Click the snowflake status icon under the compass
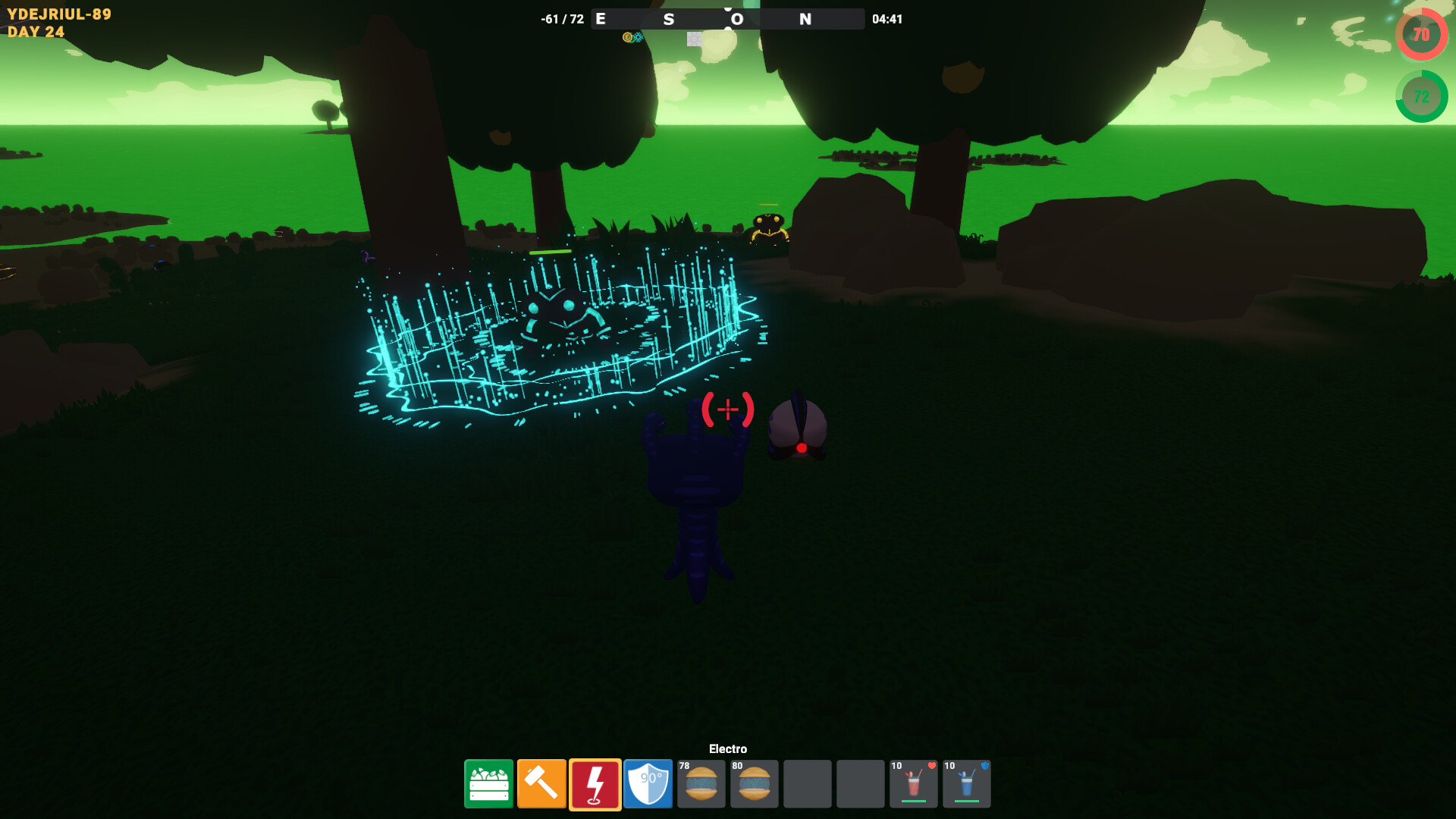The width and height of the screenshot is (1456, 819). coord(638,36)
